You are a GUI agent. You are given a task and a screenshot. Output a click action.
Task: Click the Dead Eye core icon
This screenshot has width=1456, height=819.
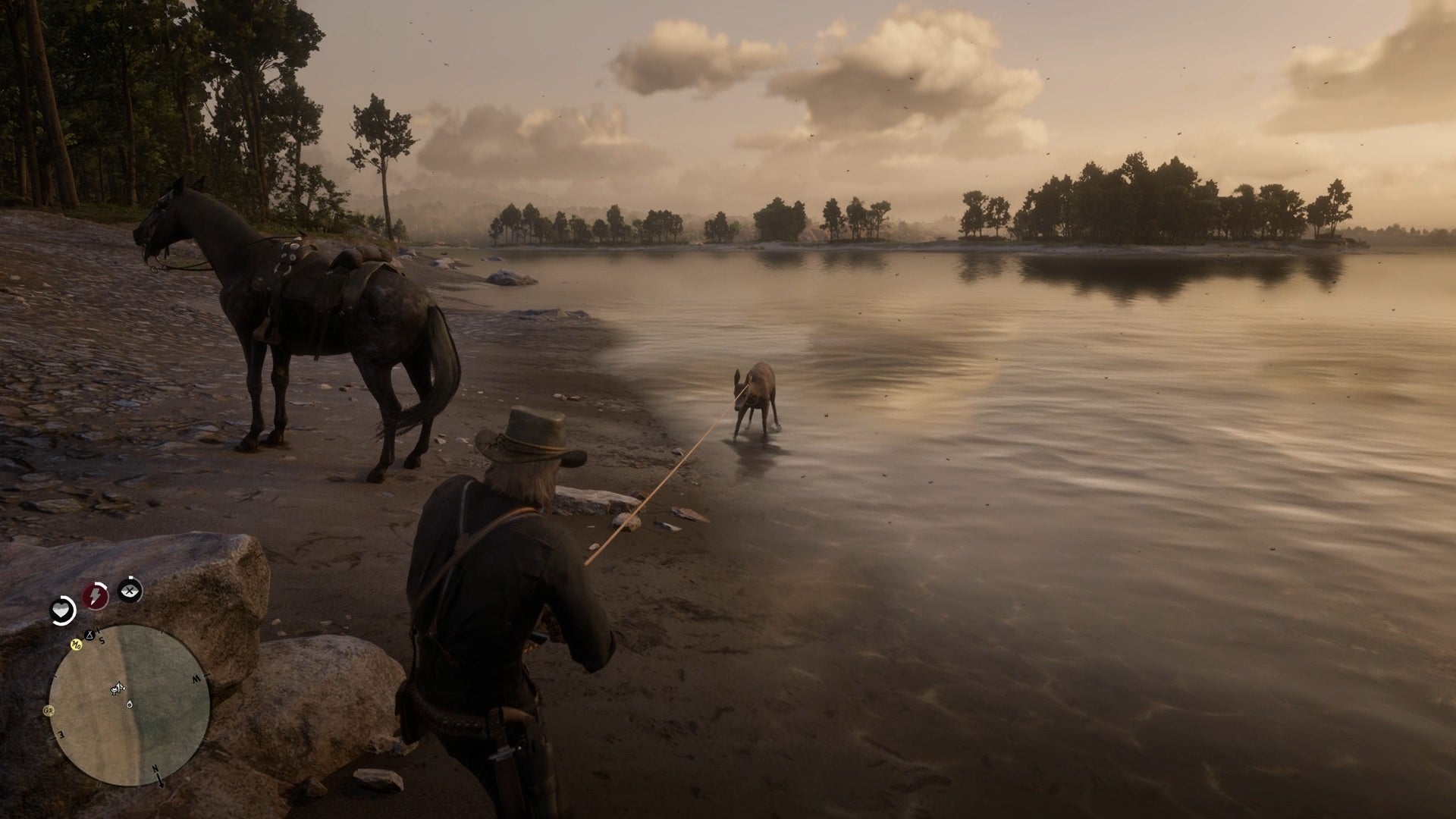(x=130, y=591)
